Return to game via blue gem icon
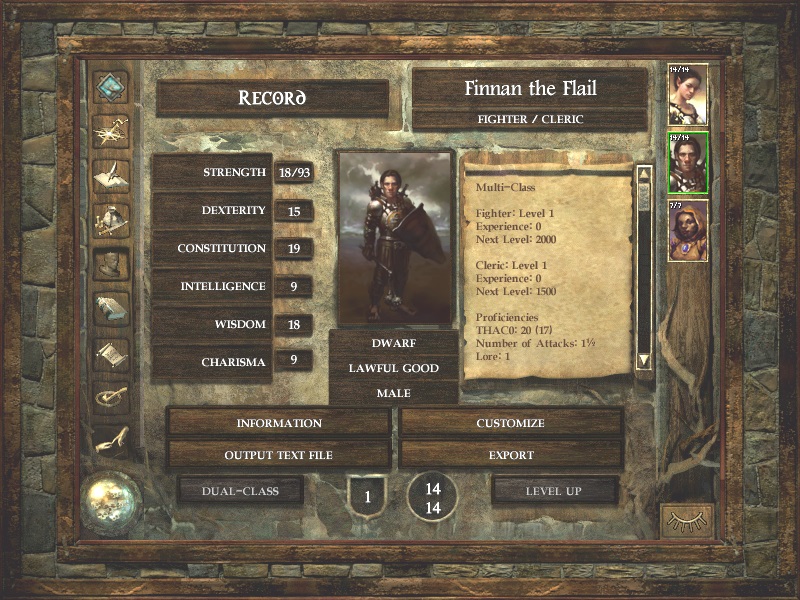Screen dimensions: 800x600 111,88
